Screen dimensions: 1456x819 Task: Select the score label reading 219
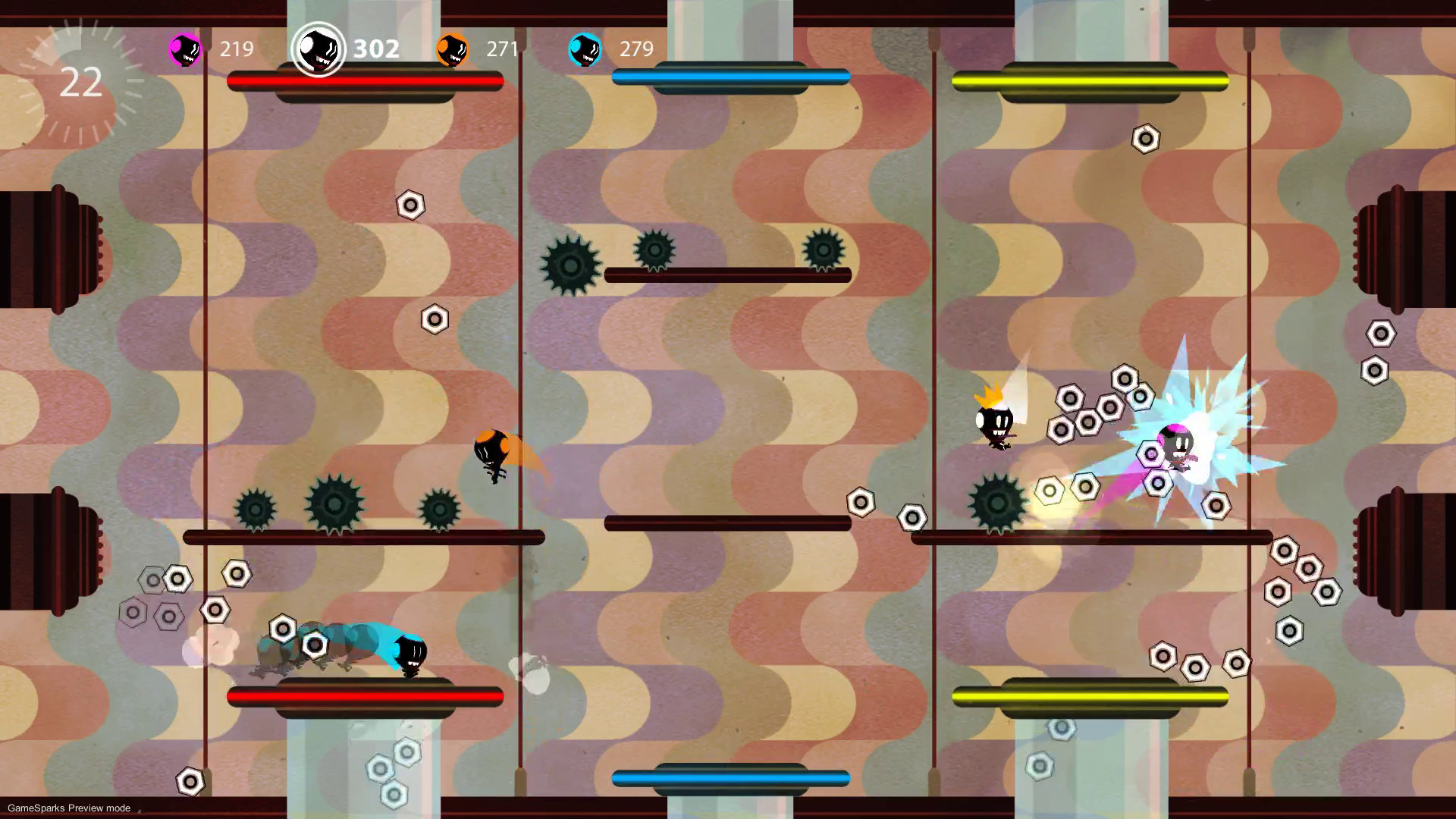[237, 49]
